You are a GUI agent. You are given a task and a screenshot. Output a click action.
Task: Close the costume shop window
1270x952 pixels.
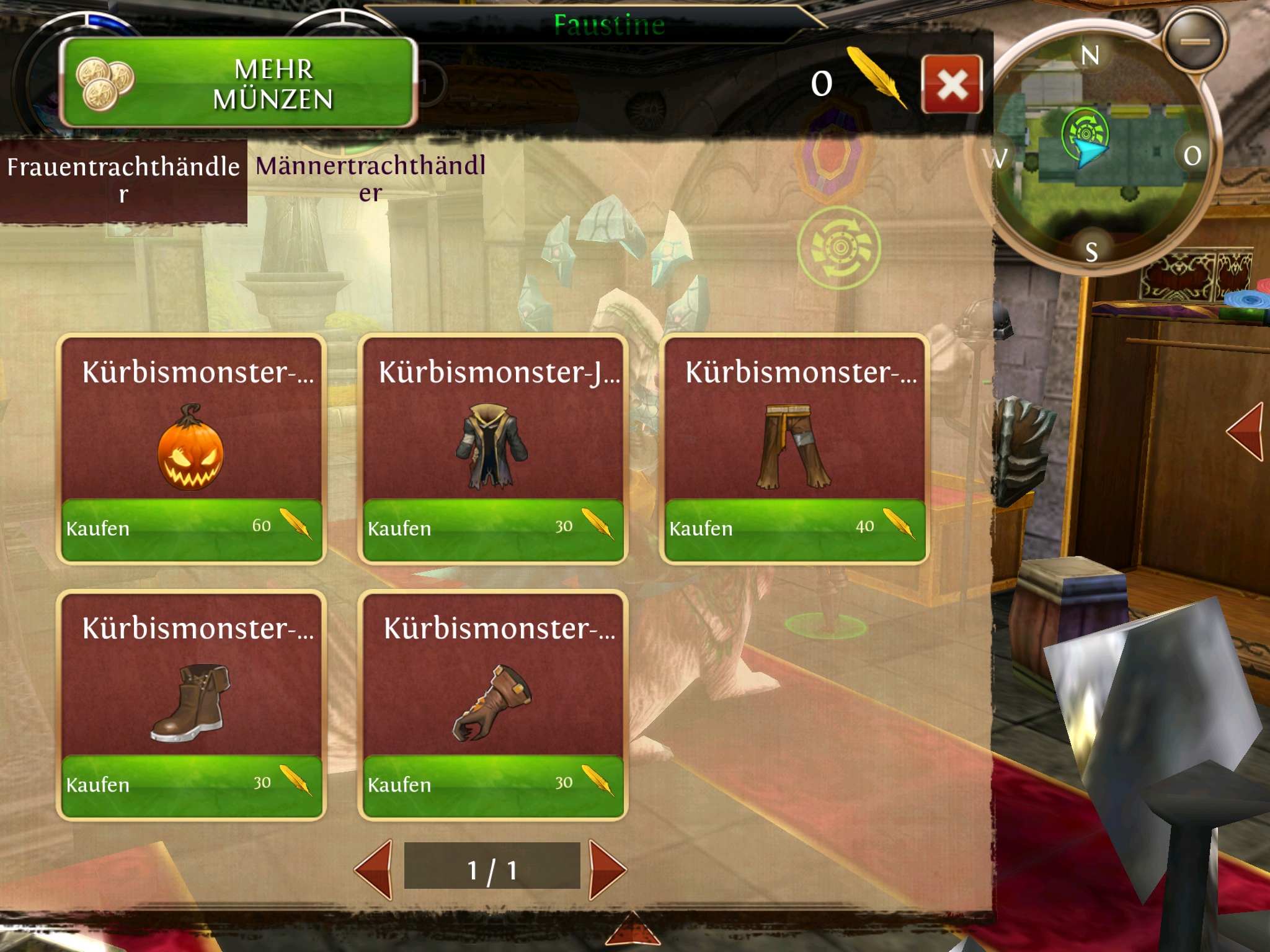(951, 84)
